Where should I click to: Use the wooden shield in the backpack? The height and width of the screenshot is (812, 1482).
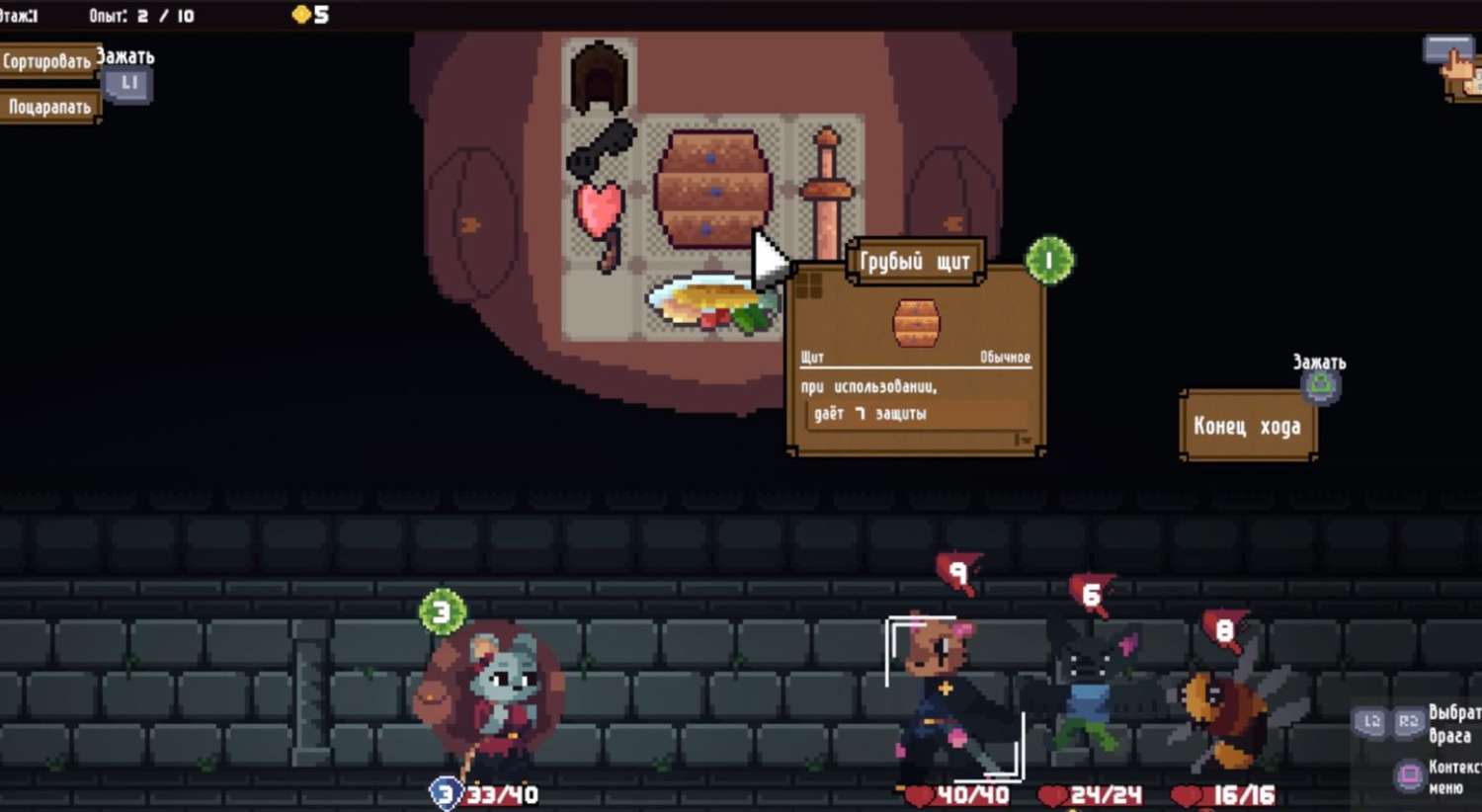(x=711, y=188)
